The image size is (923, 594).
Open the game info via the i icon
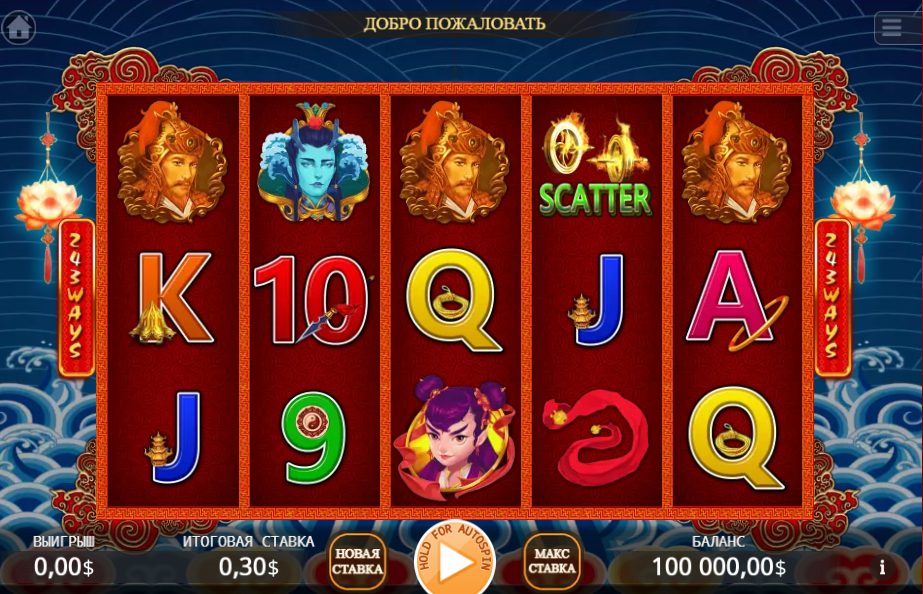(x=881, y=567)
